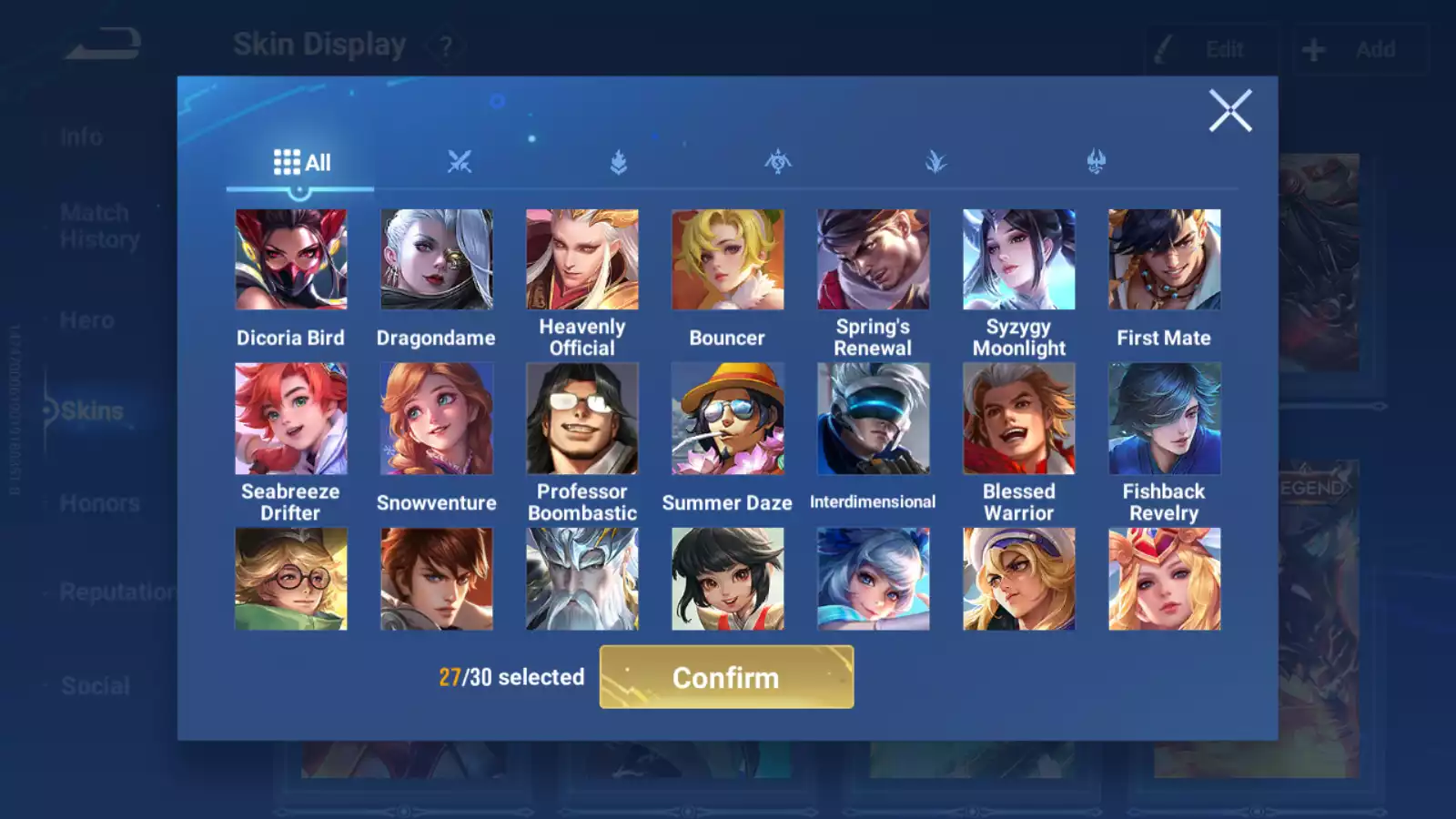Select the Professor Boombastic skin

[x=582, y=419]
